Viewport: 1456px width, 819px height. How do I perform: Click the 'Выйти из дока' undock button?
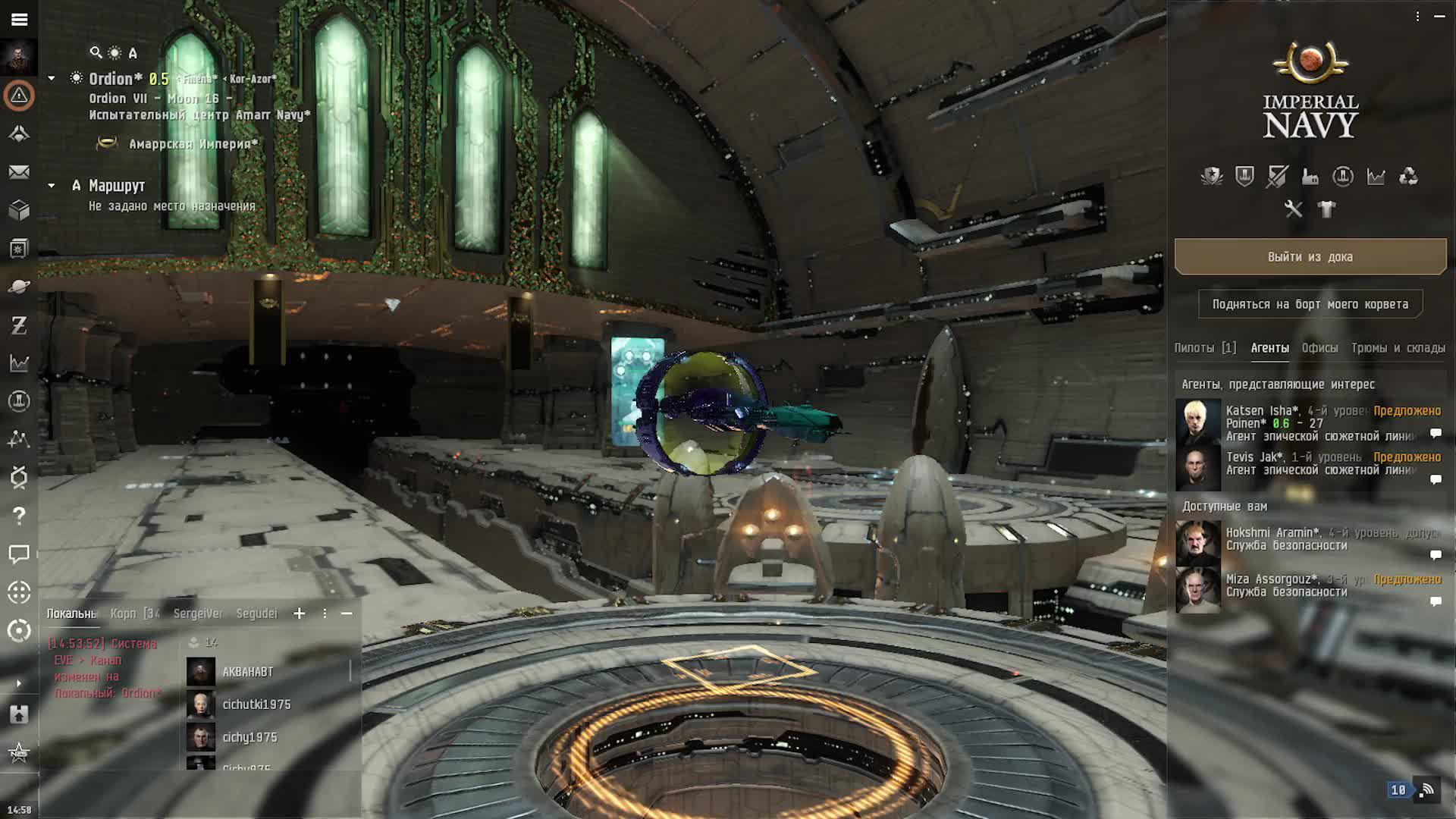pyautogui.click(x=1310, y=257)
